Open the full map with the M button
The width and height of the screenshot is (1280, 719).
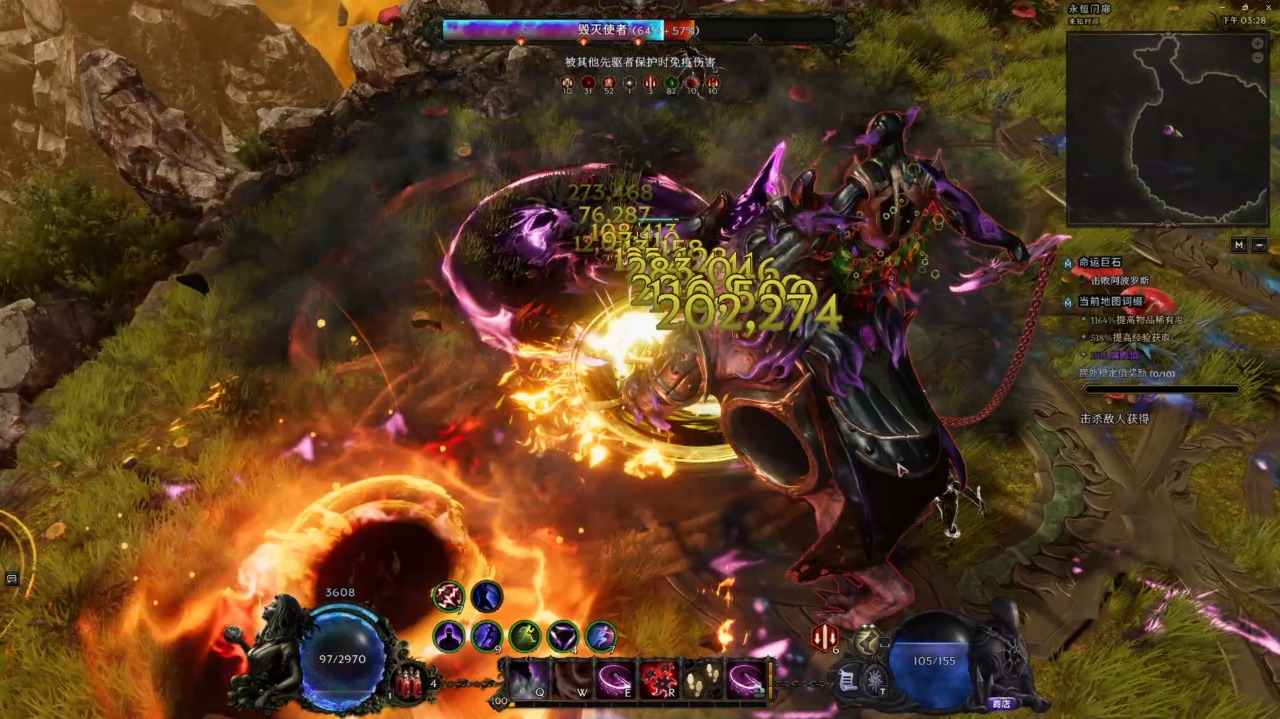pos(1239,245)
